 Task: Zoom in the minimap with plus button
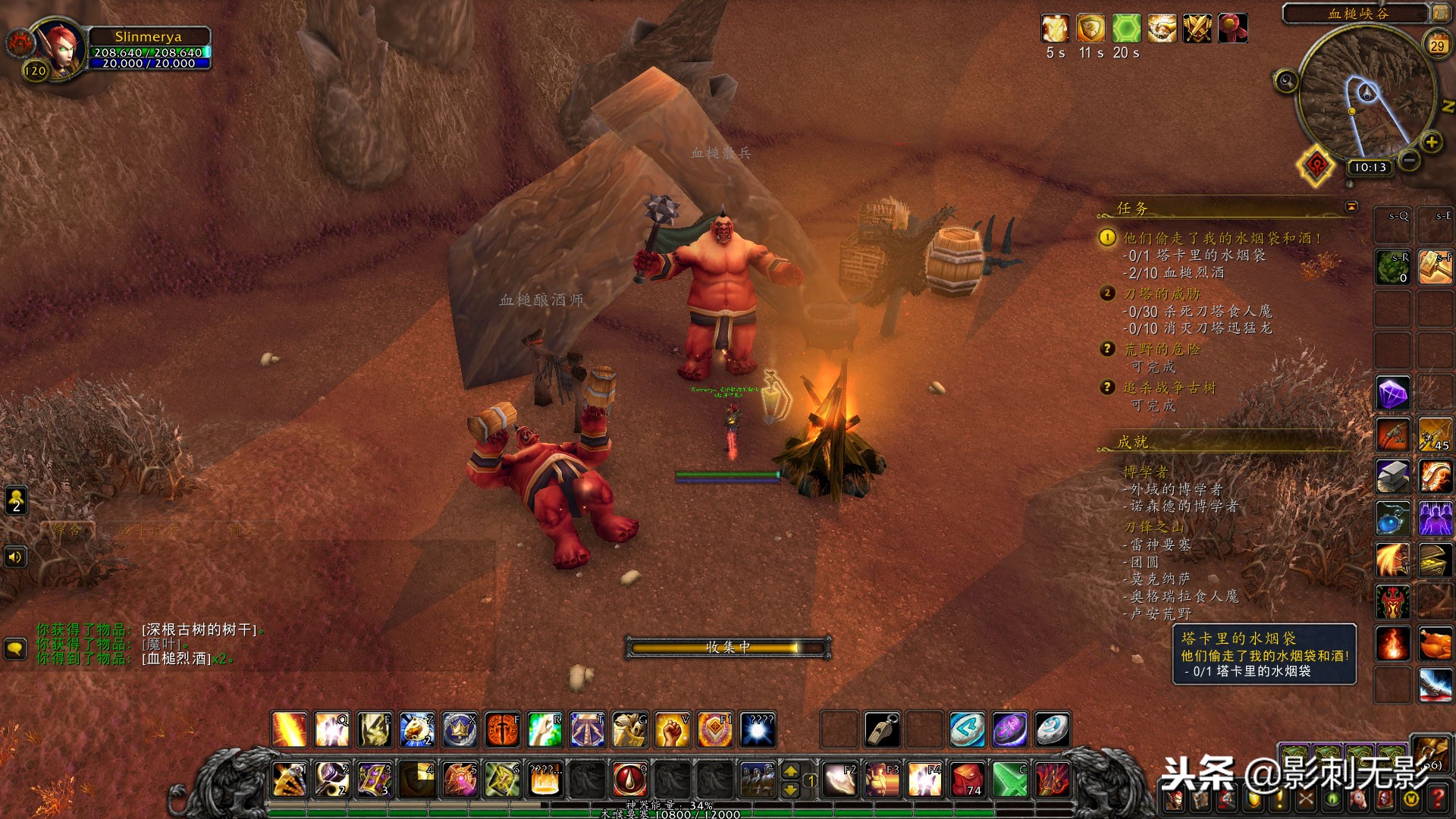[x=1431, y=142]
